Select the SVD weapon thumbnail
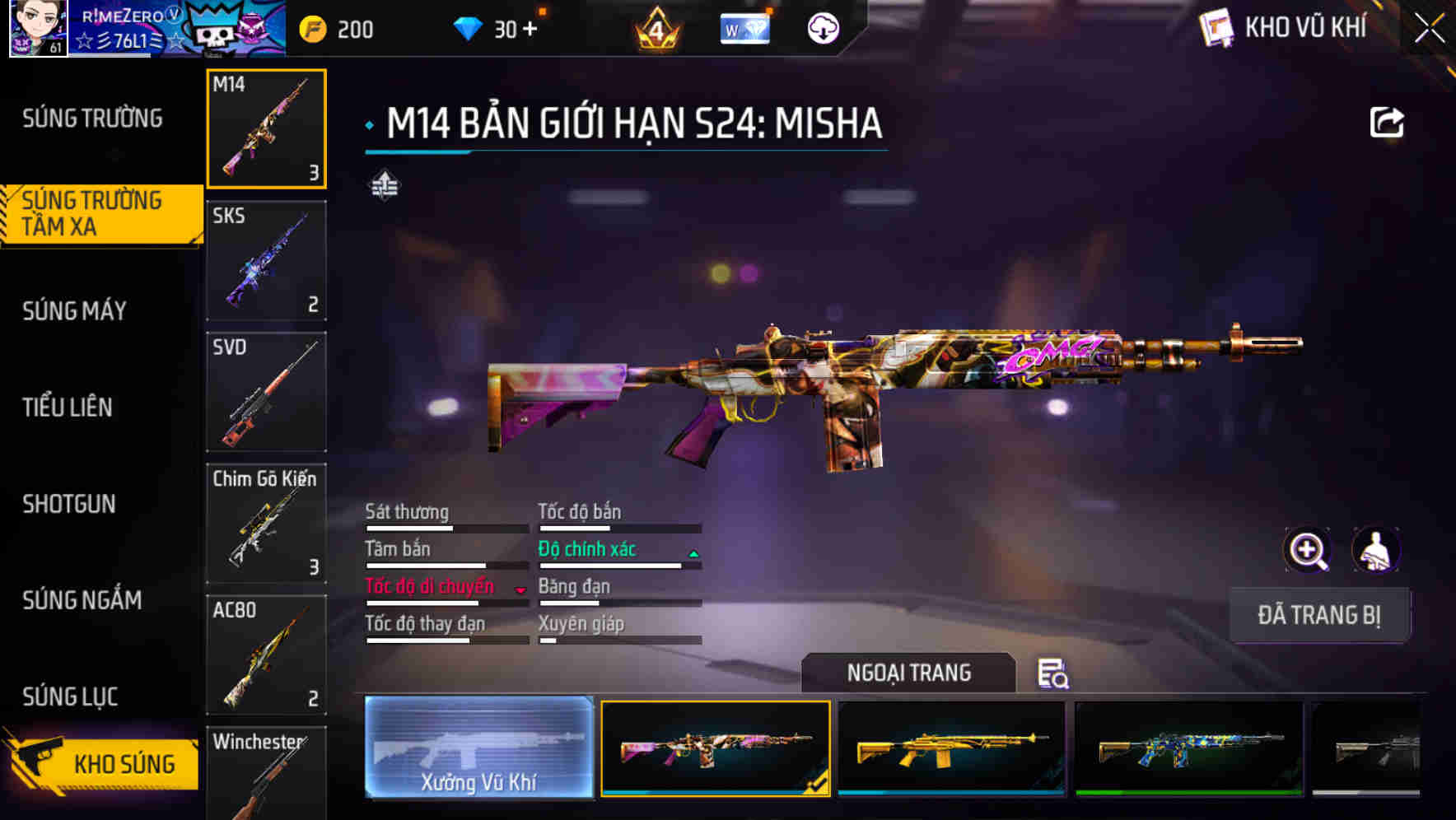The image size is (1456, 820). [x=266, y=392]
